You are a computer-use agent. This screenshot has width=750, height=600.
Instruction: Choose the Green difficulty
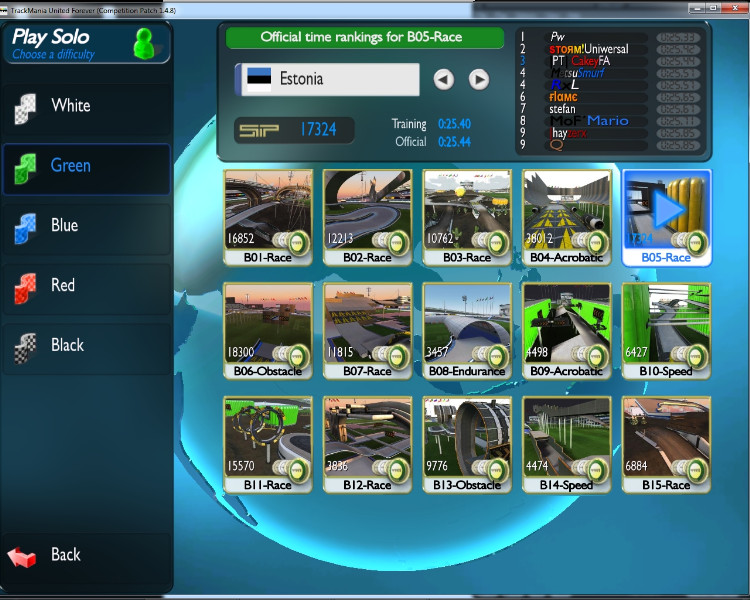coord(70,166)
